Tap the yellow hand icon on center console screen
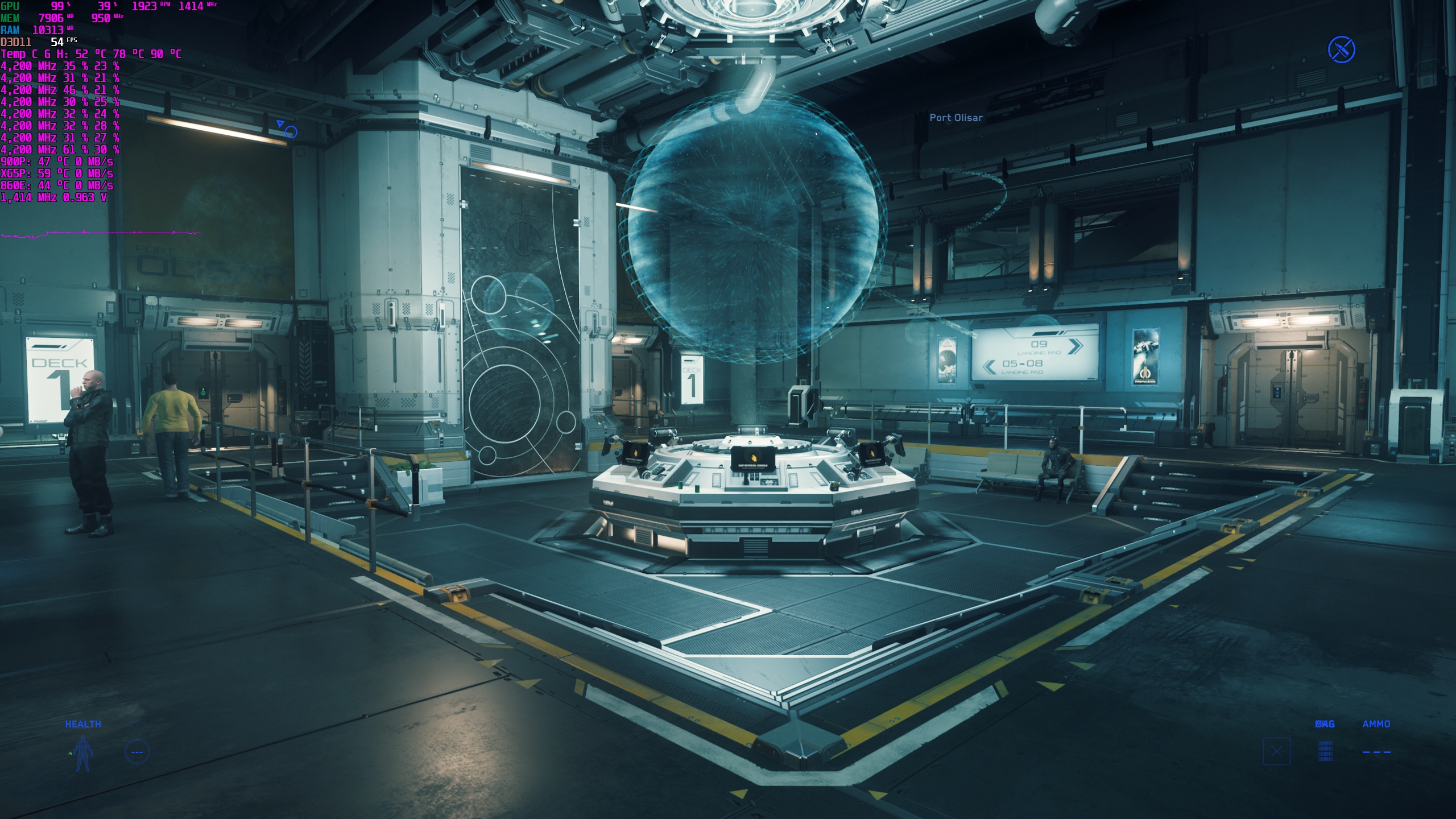The width and height of the screenshot is (1456, 819). tap(754, 458)
